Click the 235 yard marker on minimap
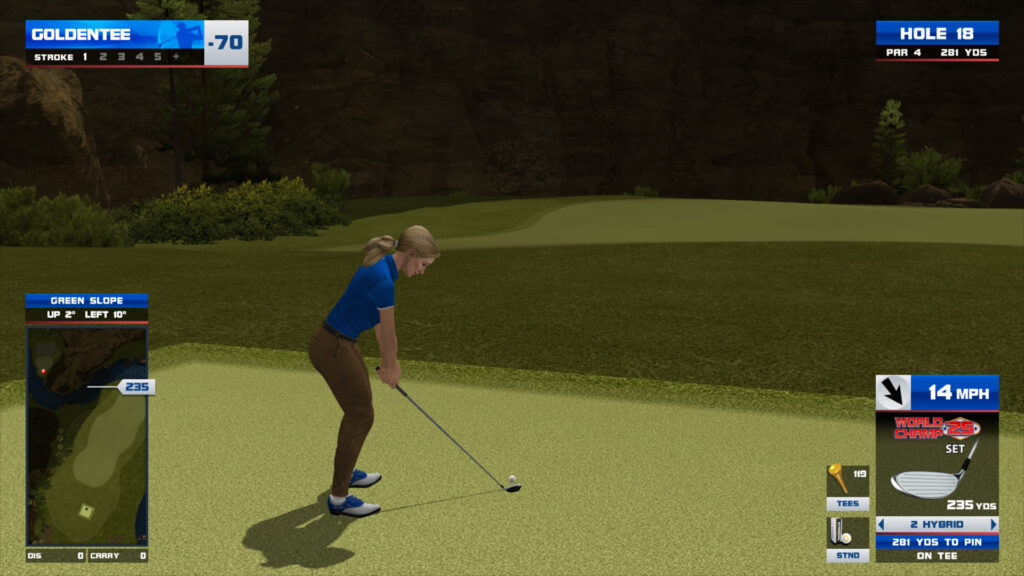1024x576 pixels. point(136,387)
